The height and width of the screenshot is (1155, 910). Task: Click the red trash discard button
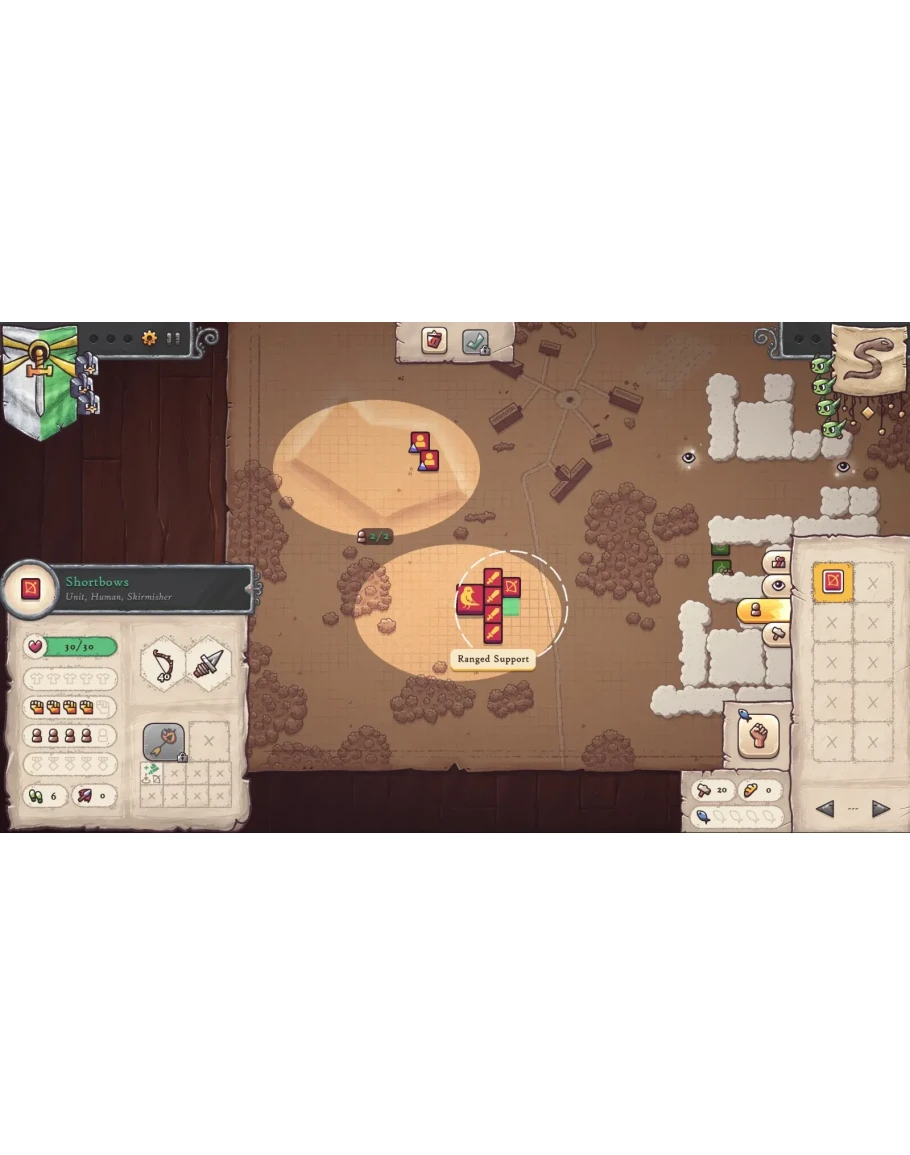434,340
